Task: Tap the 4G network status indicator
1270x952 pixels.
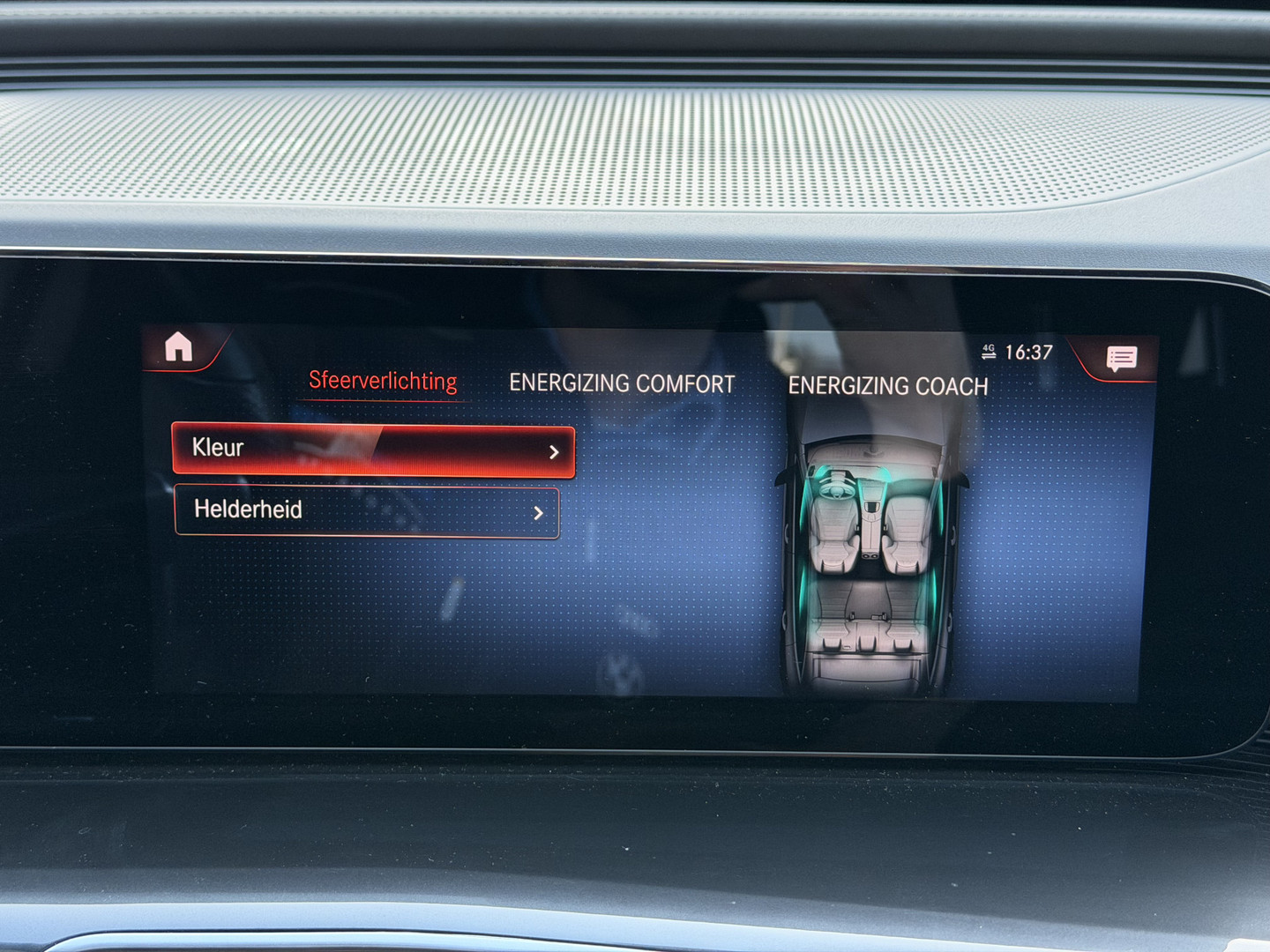Action: [x=987, y=350]
